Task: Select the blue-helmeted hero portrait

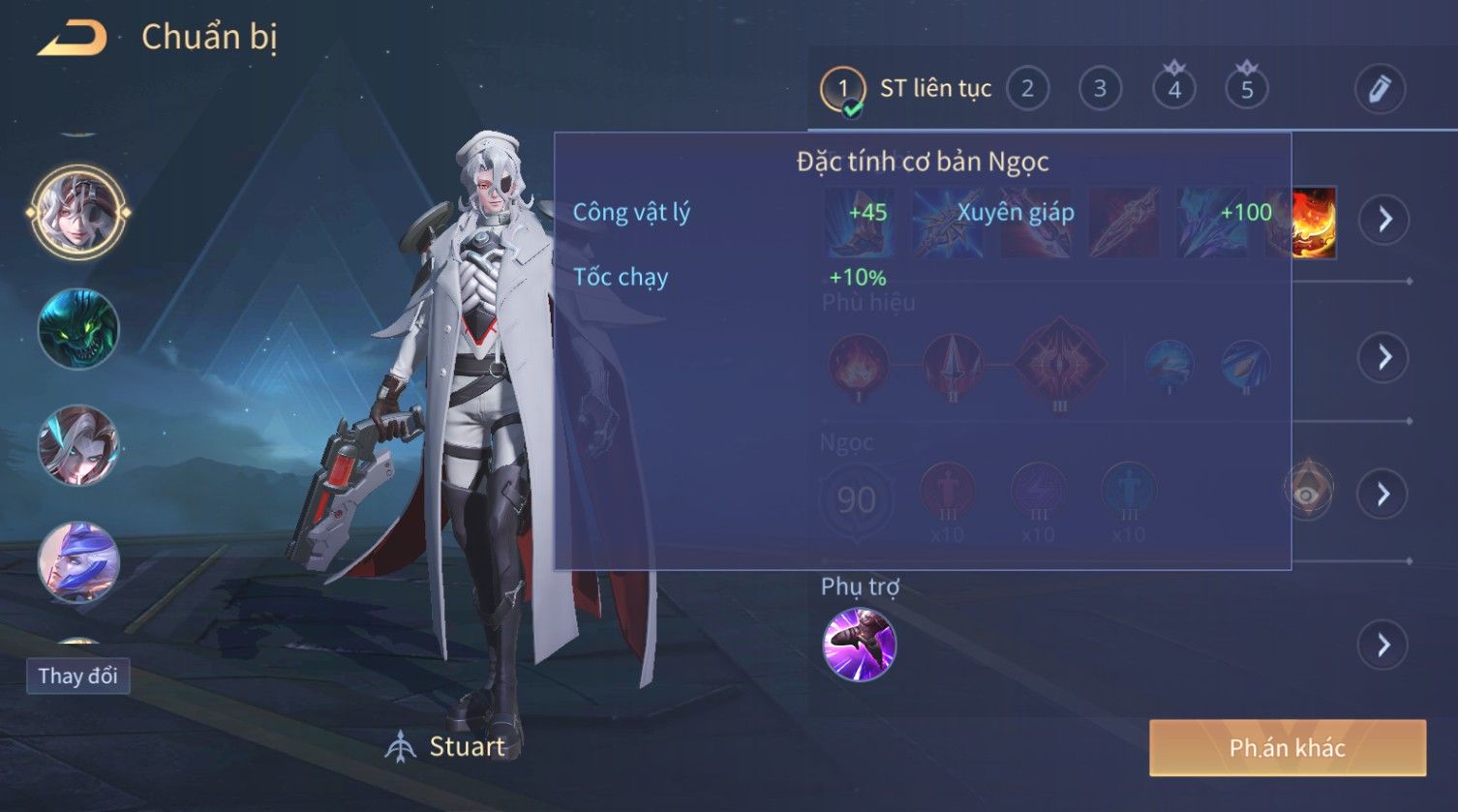Action: (x=77, y=561)
